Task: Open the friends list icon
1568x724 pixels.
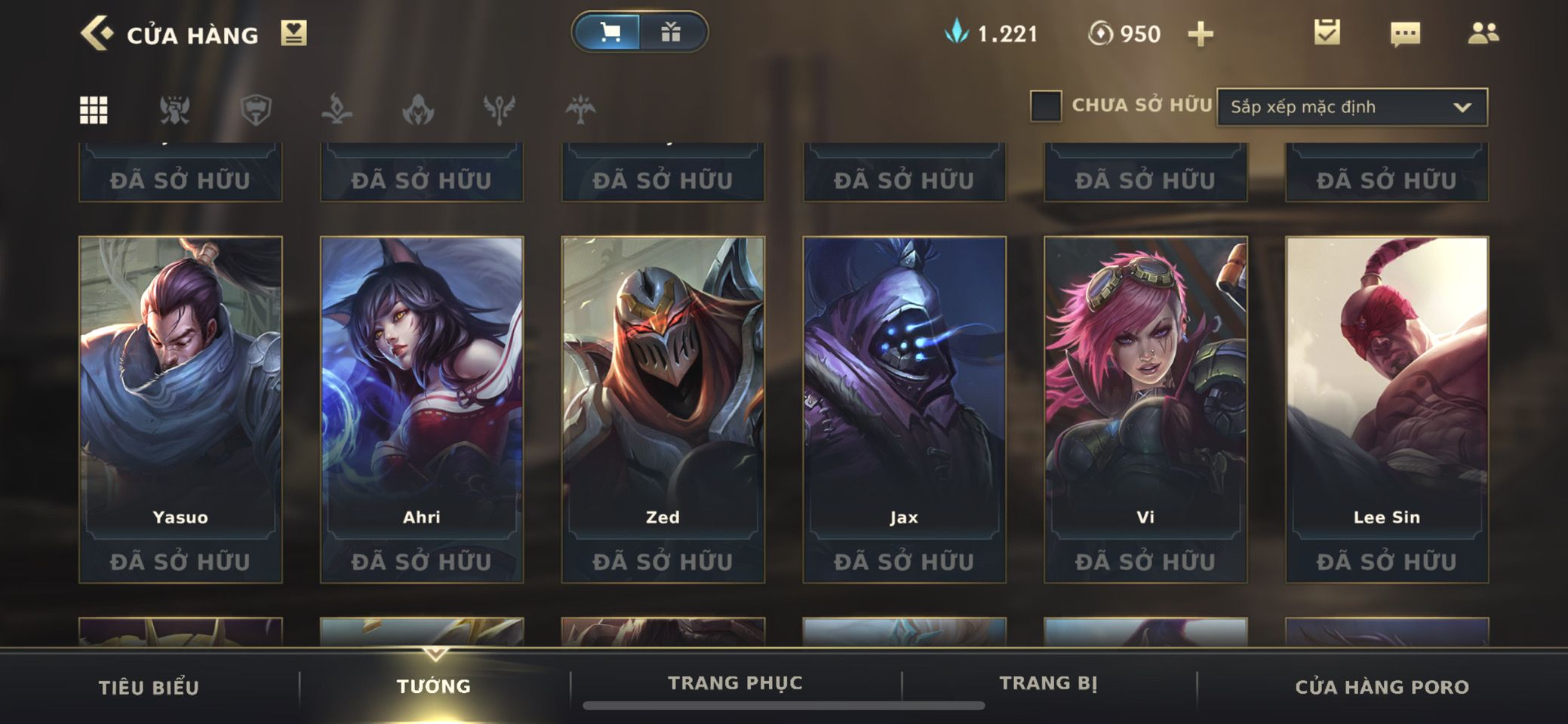Action: pyautogui.click(x=1483, y=33)
